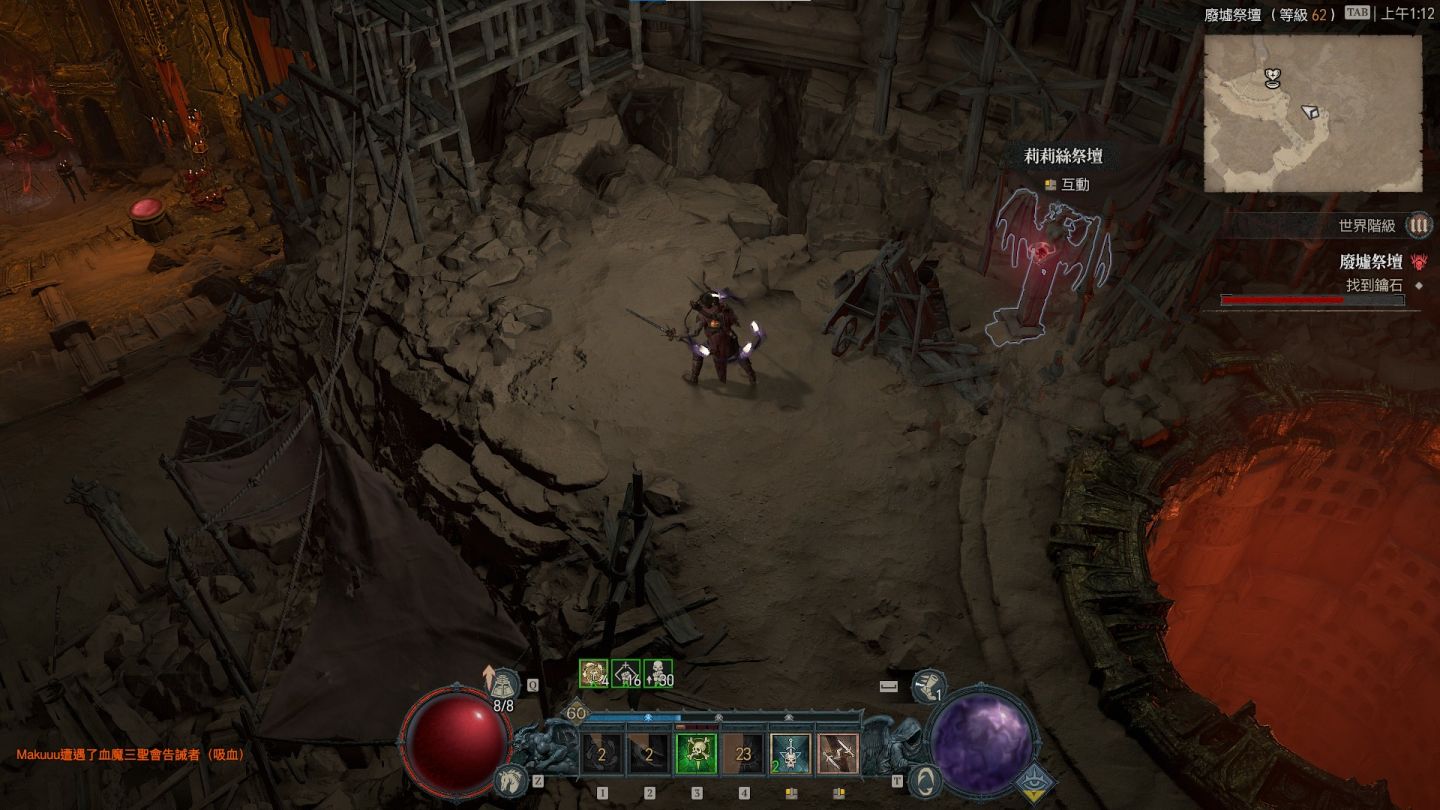Open the minimap of 廢墟祭壇

pos(1312,113)
